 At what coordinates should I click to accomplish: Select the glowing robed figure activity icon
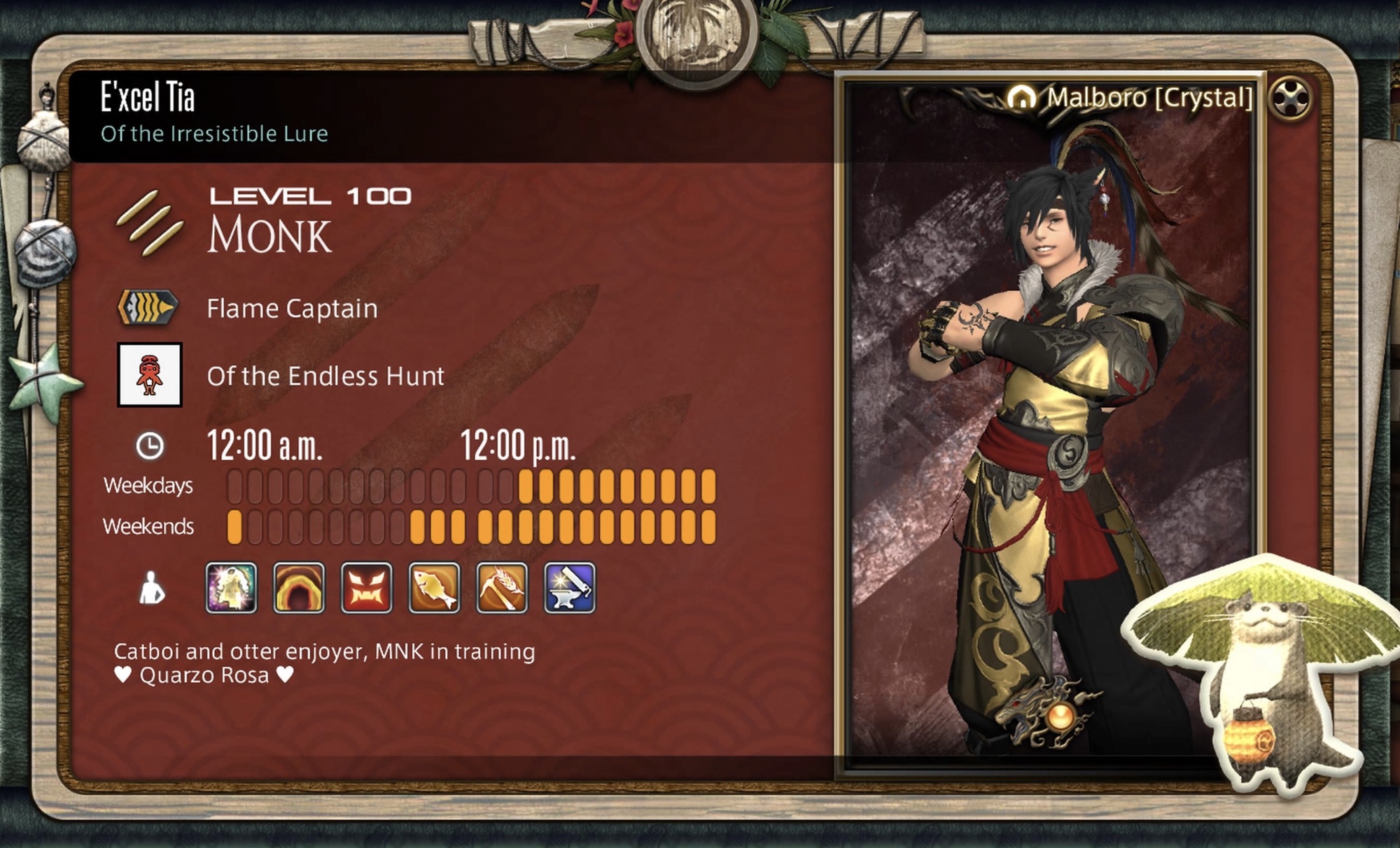pos(231,588)
